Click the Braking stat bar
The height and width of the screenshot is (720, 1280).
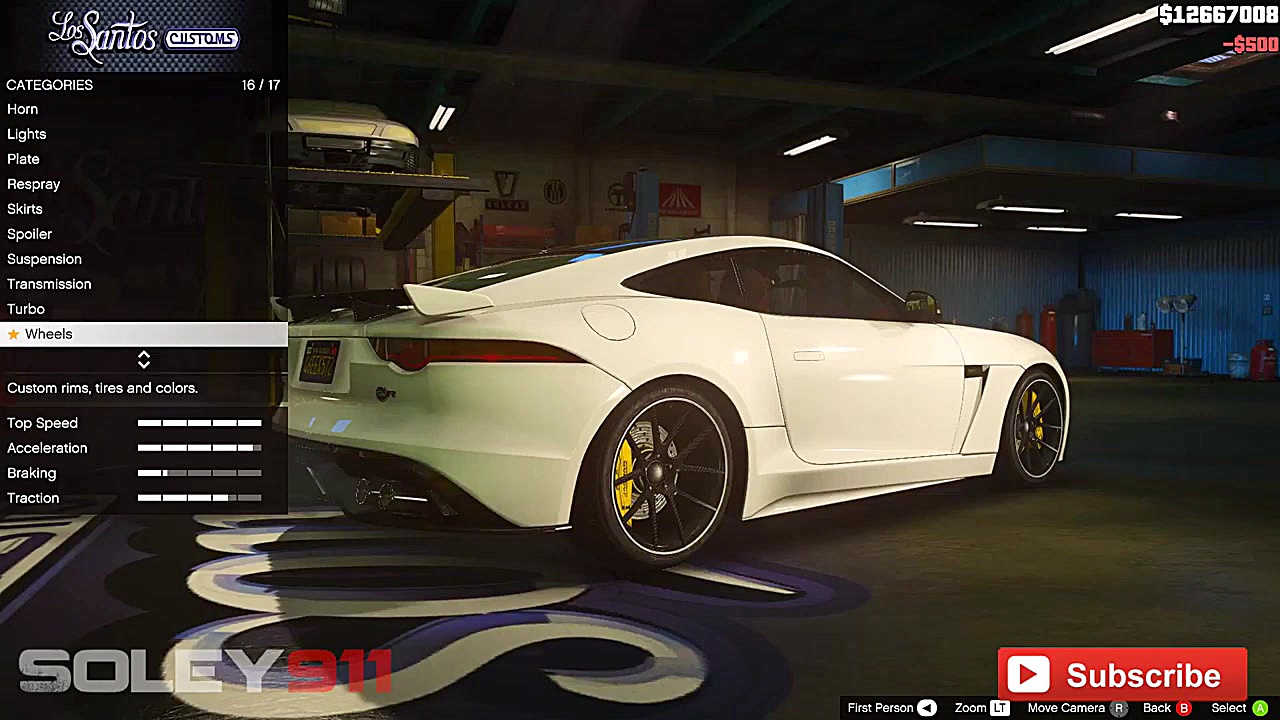[199, 472]
